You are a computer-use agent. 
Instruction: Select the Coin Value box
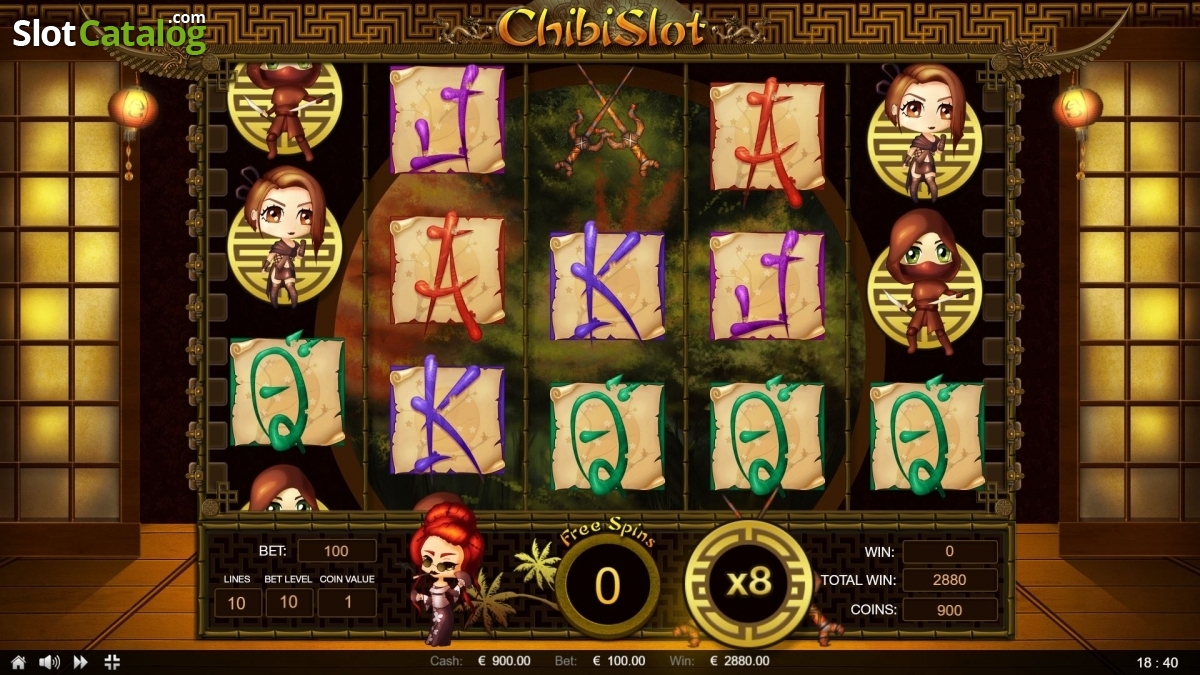347,602
